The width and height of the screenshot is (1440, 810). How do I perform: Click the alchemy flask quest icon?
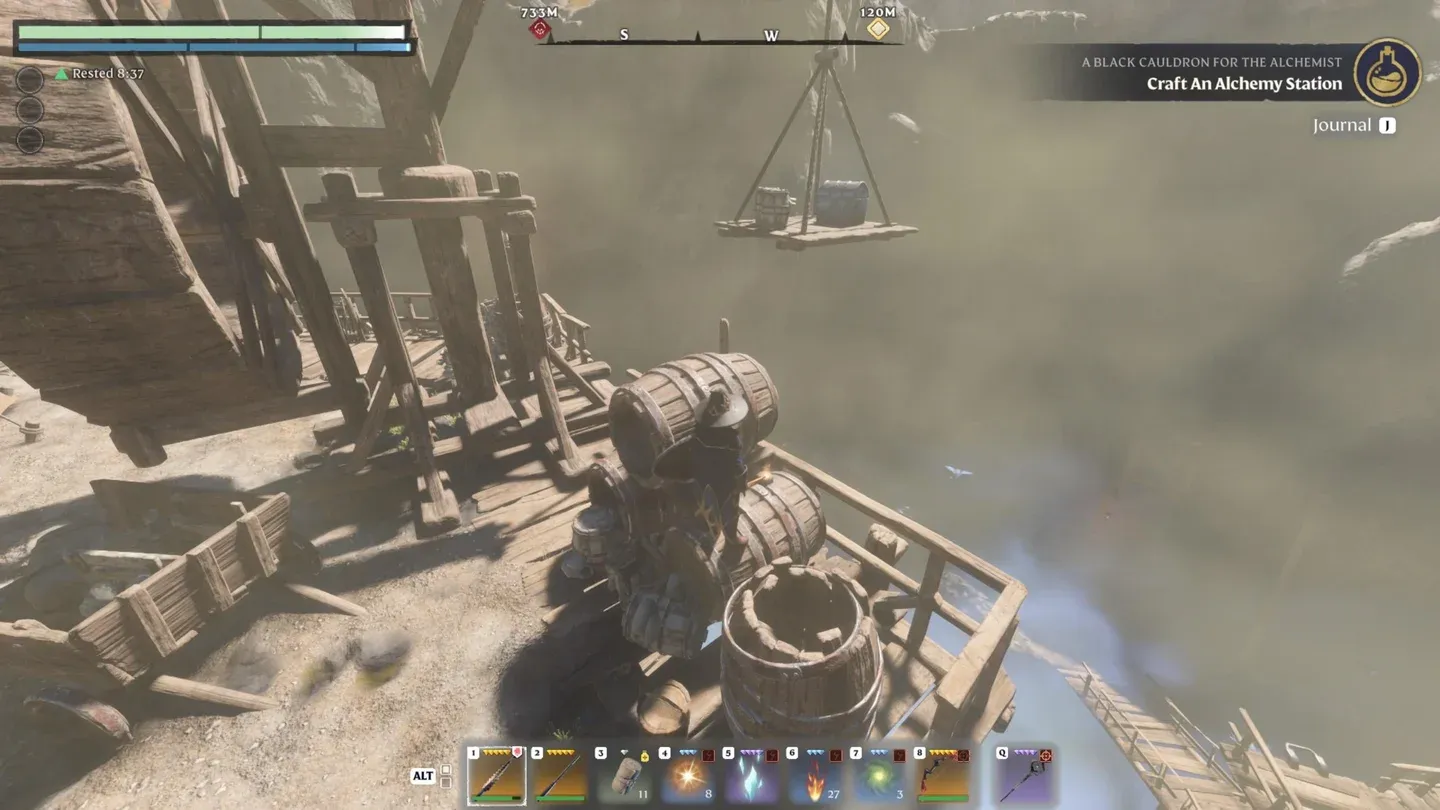click(1387, 72)
